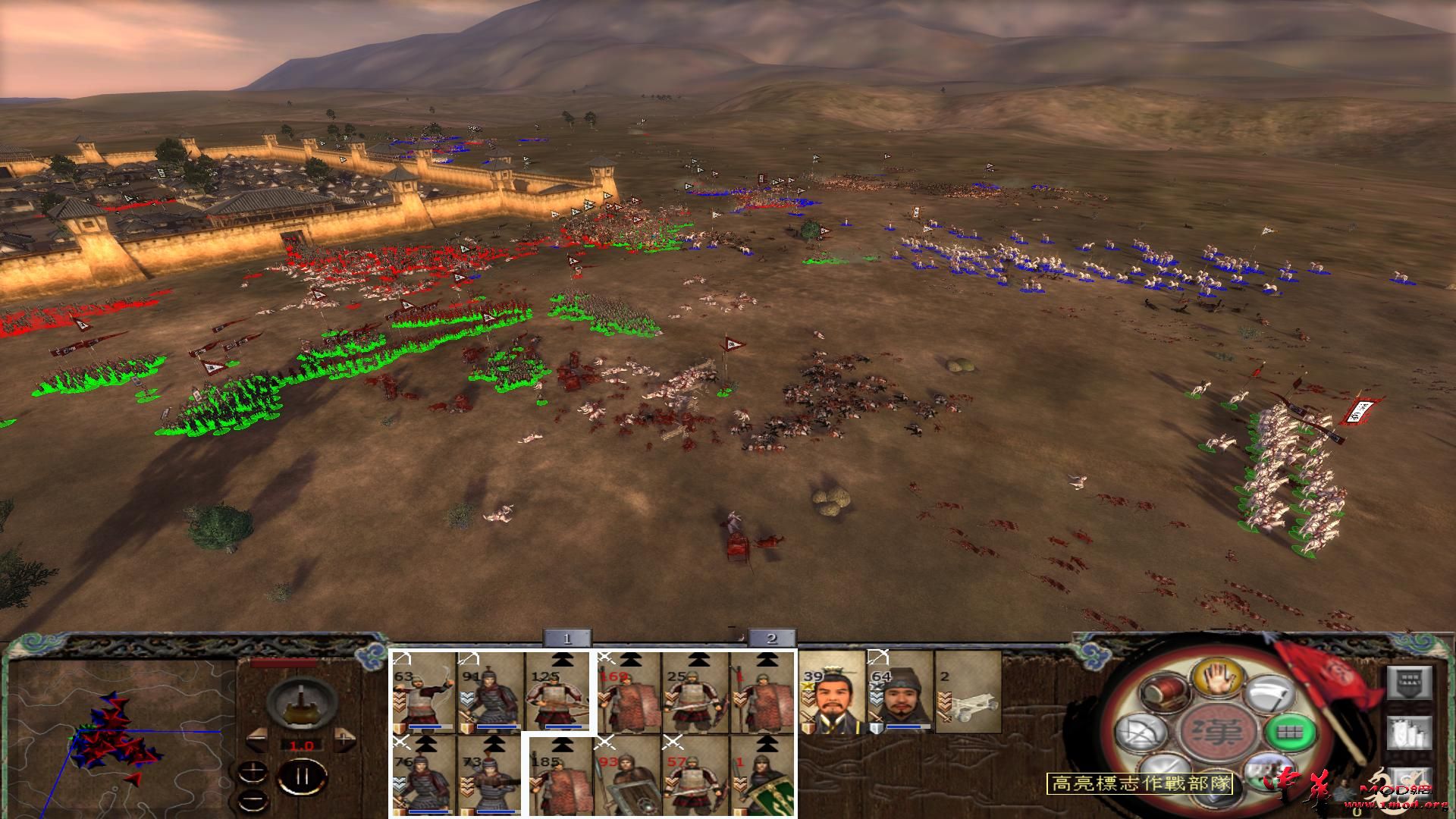Switch to control group 2 tab
1456x819 pixels.
pyautogui.click(x=773, y=639)
